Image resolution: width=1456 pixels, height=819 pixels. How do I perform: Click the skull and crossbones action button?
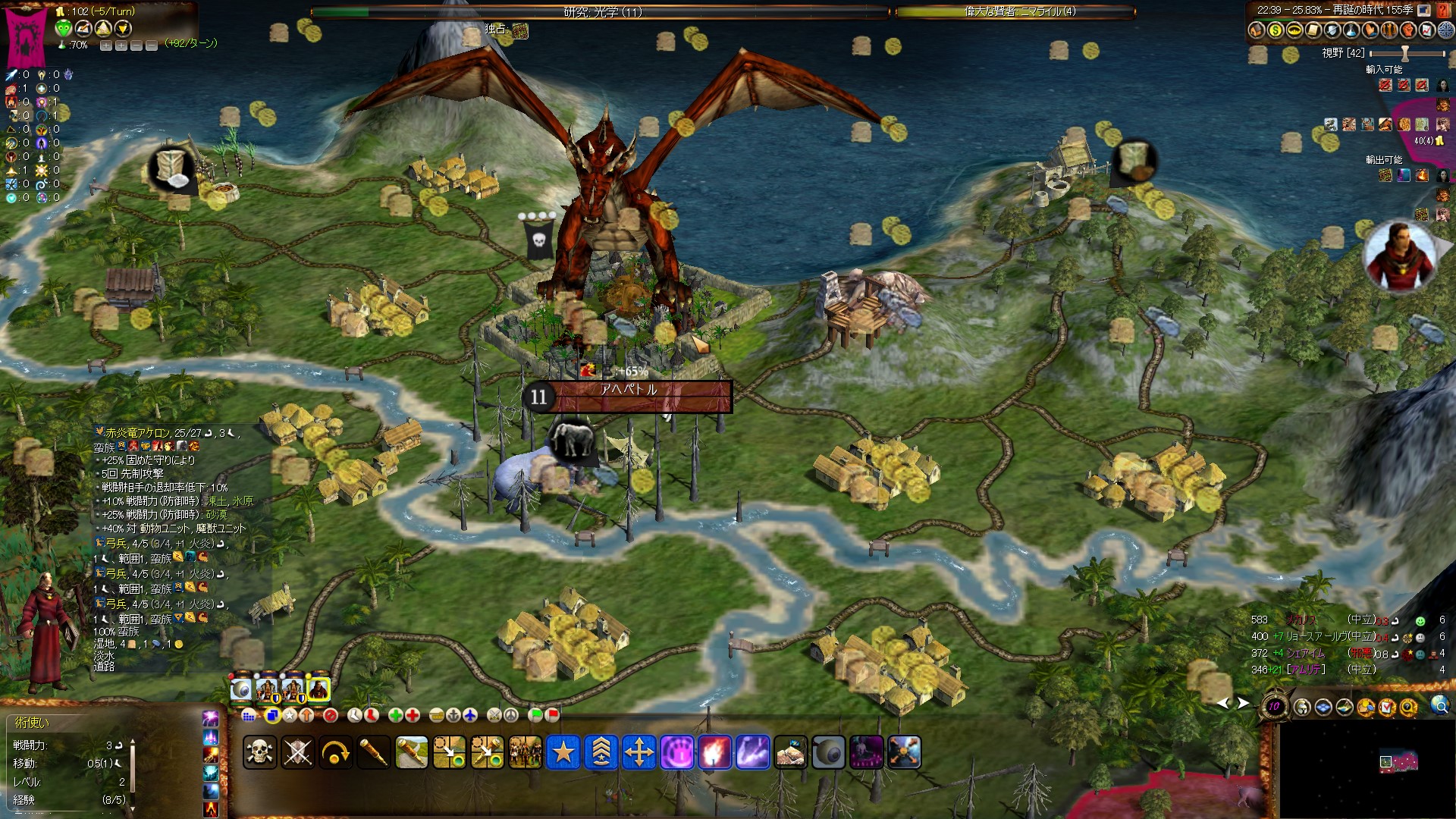click(x=259, y=752)
